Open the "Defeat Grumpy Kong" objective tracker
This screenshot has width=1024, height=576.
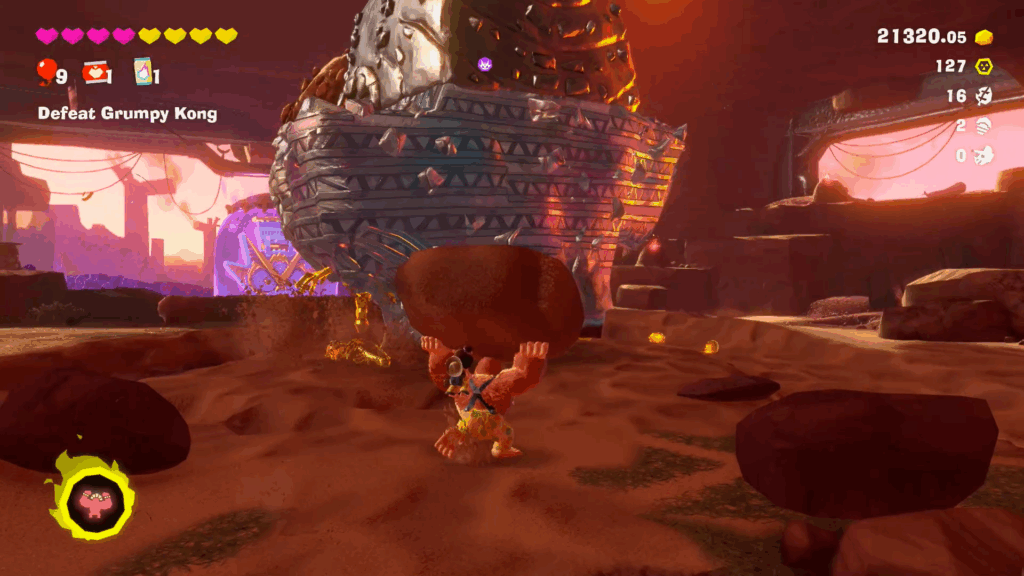point(127,113)
